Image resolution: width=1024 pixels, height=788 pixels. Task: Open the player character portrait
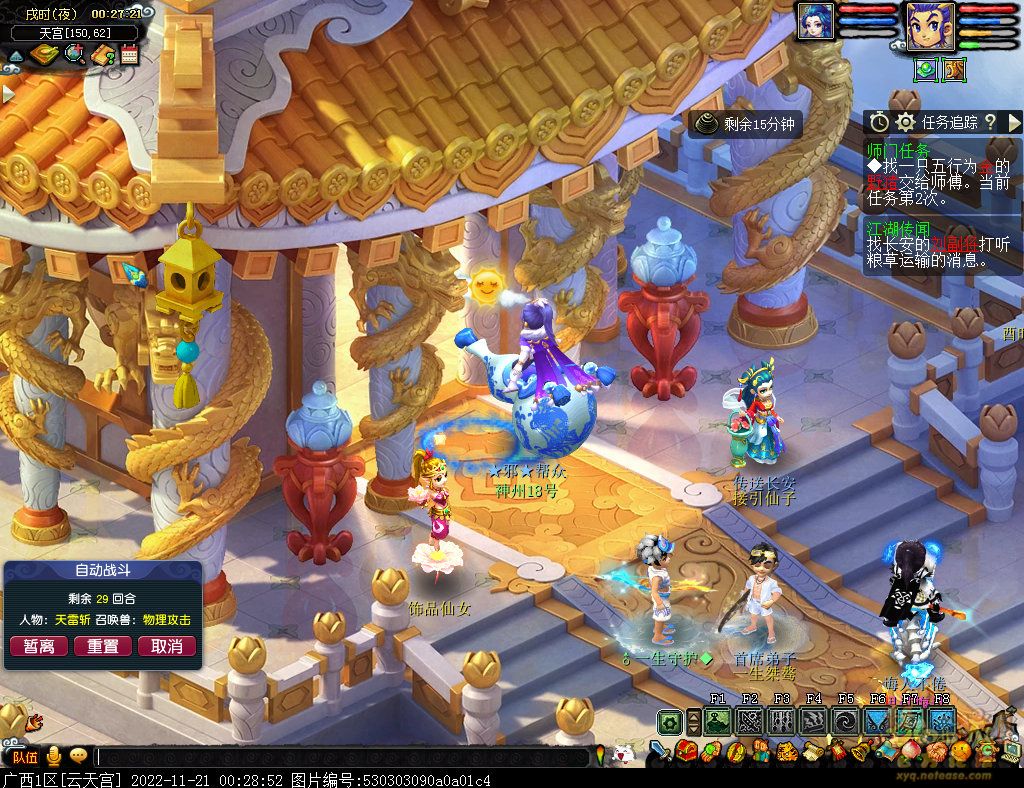(x=930, y=26)
